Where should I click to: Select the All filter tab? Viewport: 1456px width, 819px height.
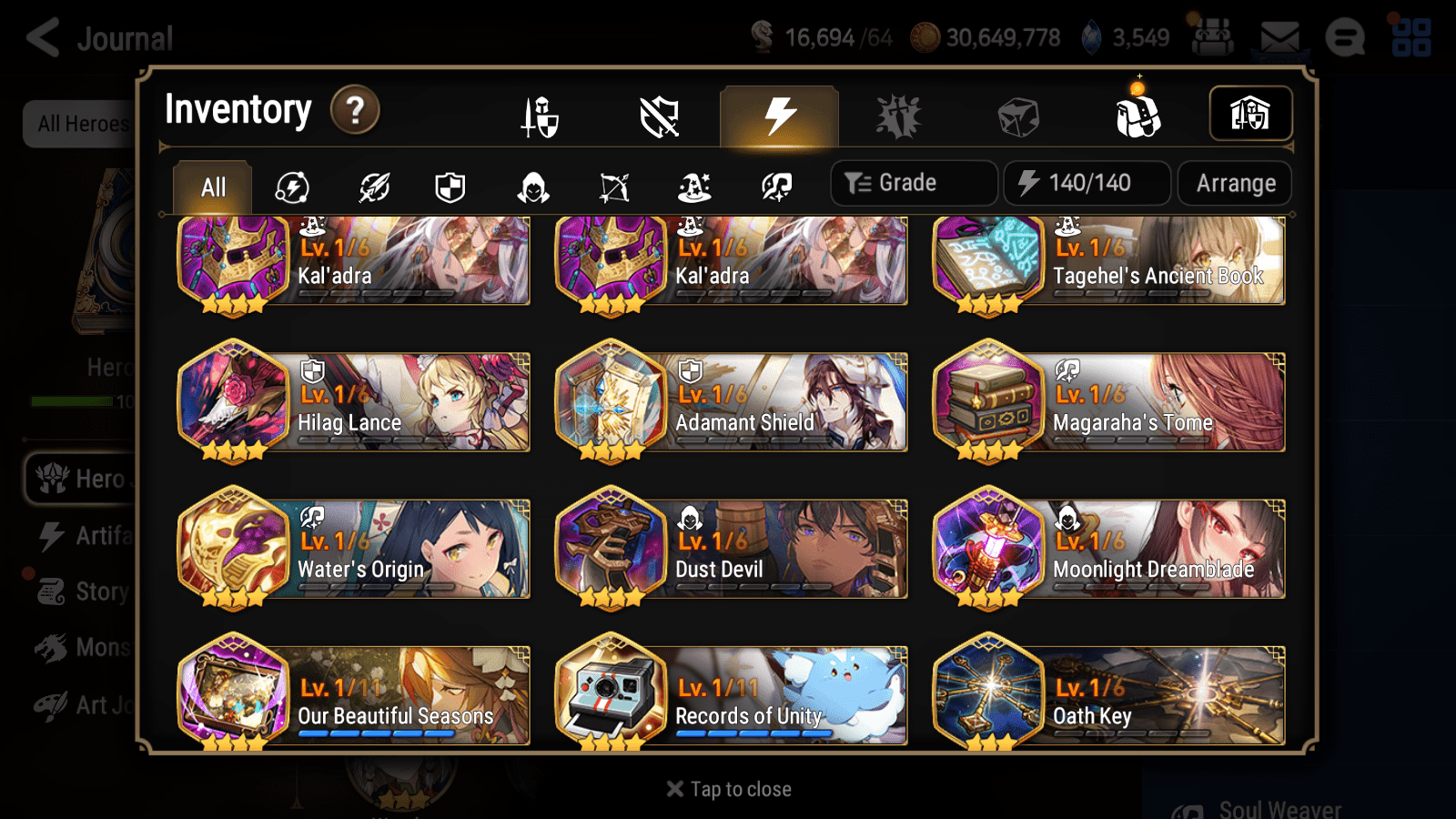point(211,187)
